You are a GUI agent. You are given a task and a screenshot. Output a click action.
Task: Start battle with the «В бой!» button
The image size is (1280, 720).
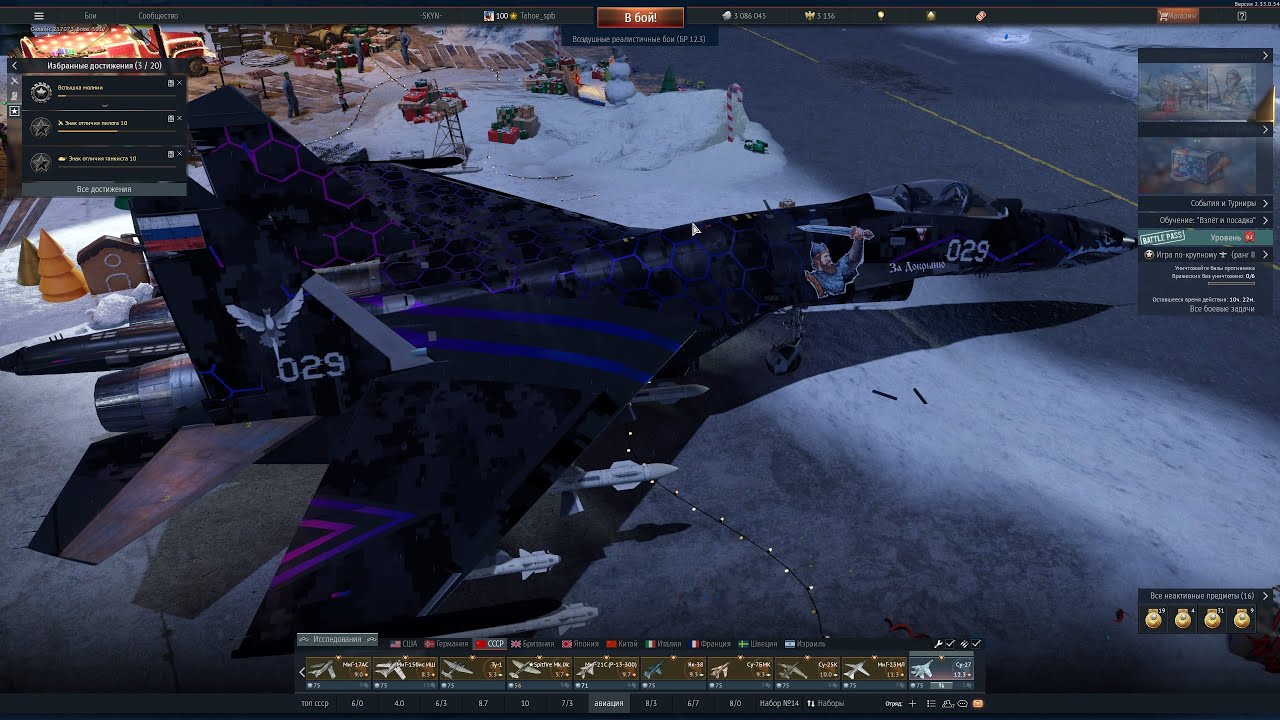[640, 18]
